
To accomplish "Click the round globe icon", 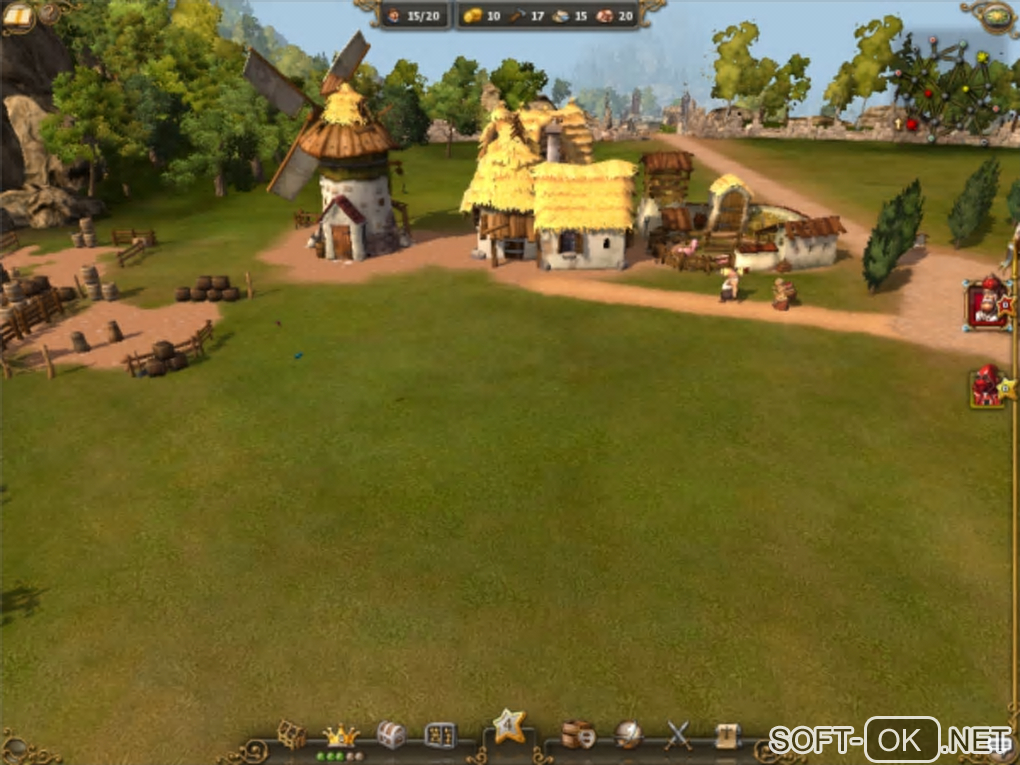I will pyautogui.click(x=628, y=735).
